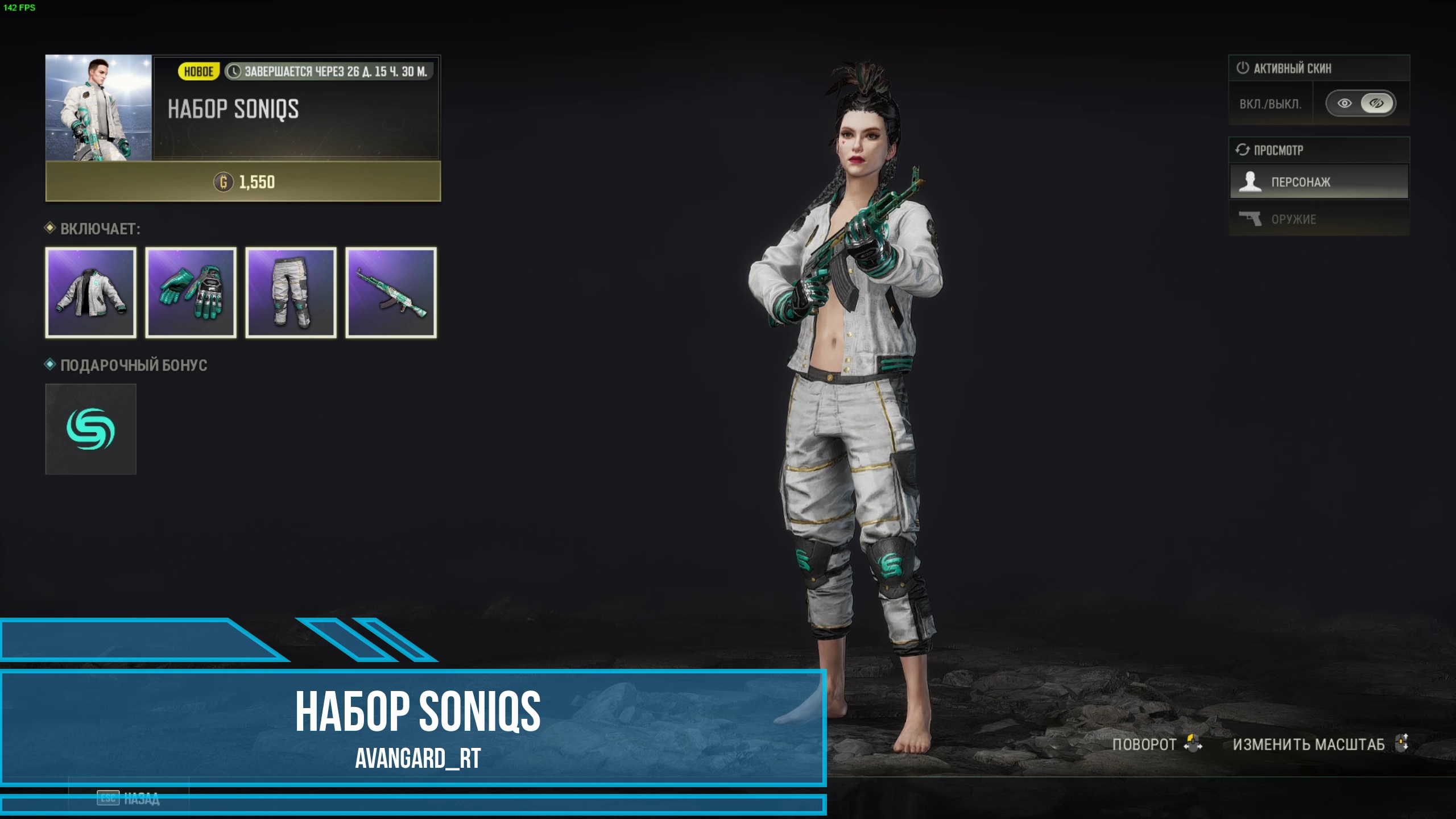This screenshot has height=819, width=1456.
Task: Switch preview to Персонаж view
Action: [x=1319, y=182]
